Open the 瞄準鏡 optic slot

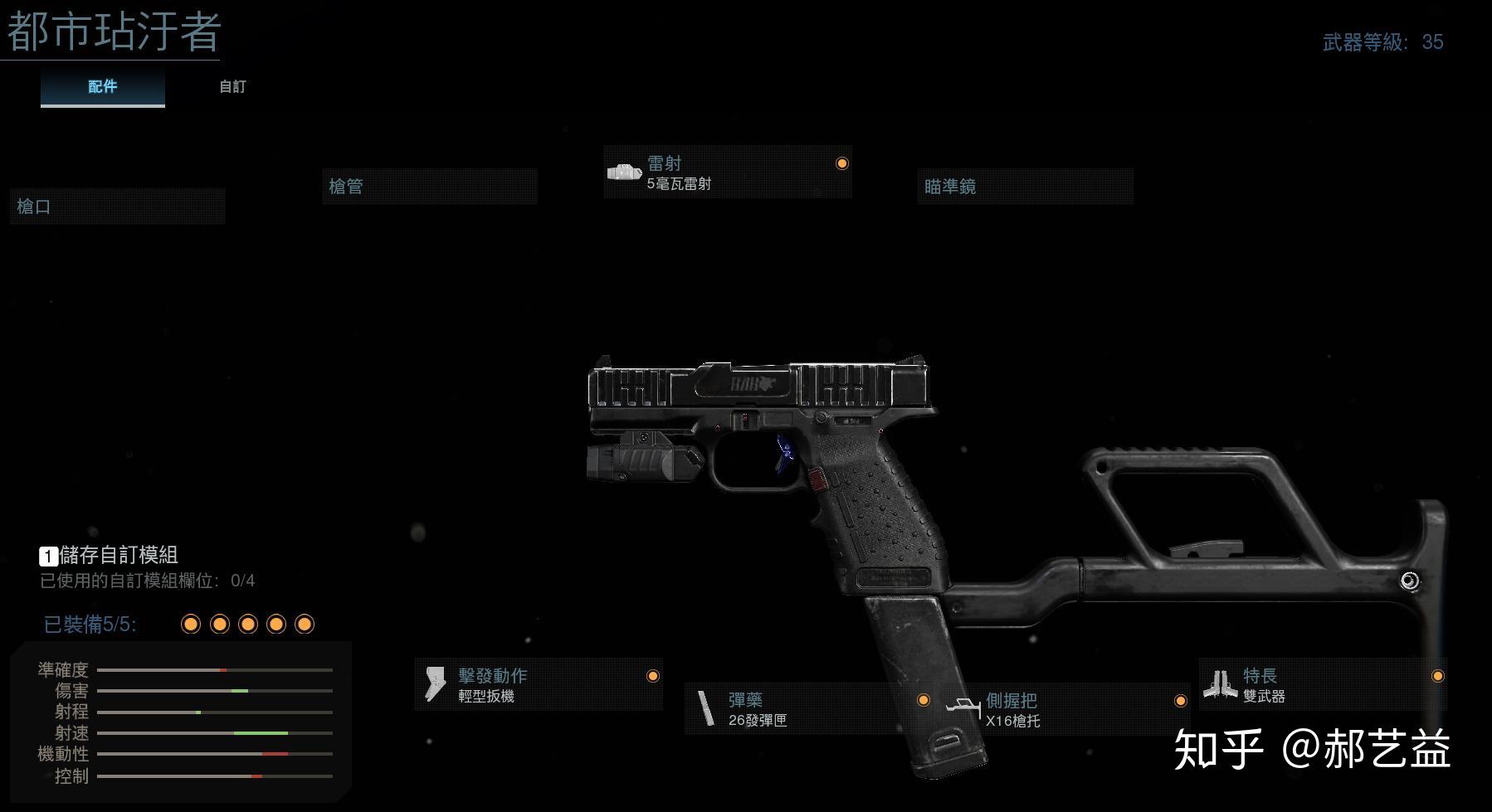1026,186
